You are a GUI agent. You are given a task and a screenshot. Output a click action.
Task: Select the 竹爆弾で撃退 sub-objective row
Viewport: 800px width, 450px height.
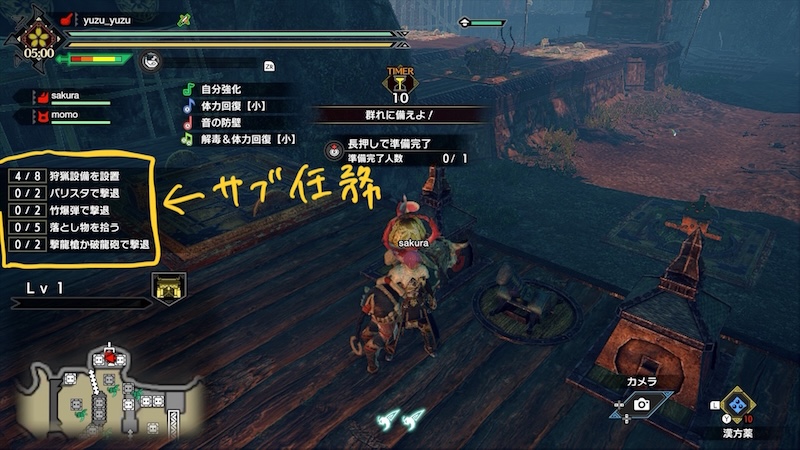click(x=80, y=211)
